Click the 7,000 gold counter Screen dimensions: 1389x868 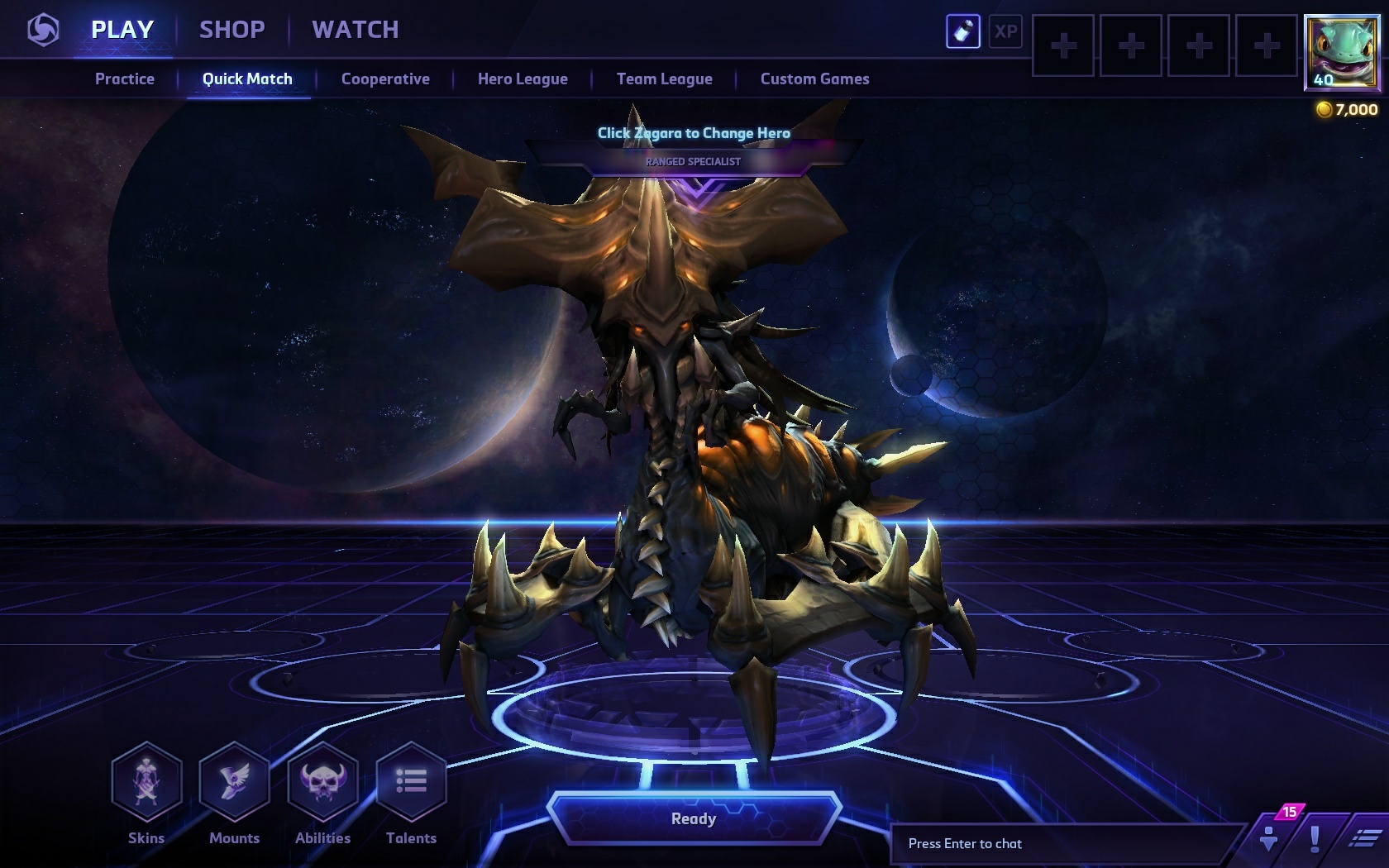pyautogui.click(x=1347, y=108)
